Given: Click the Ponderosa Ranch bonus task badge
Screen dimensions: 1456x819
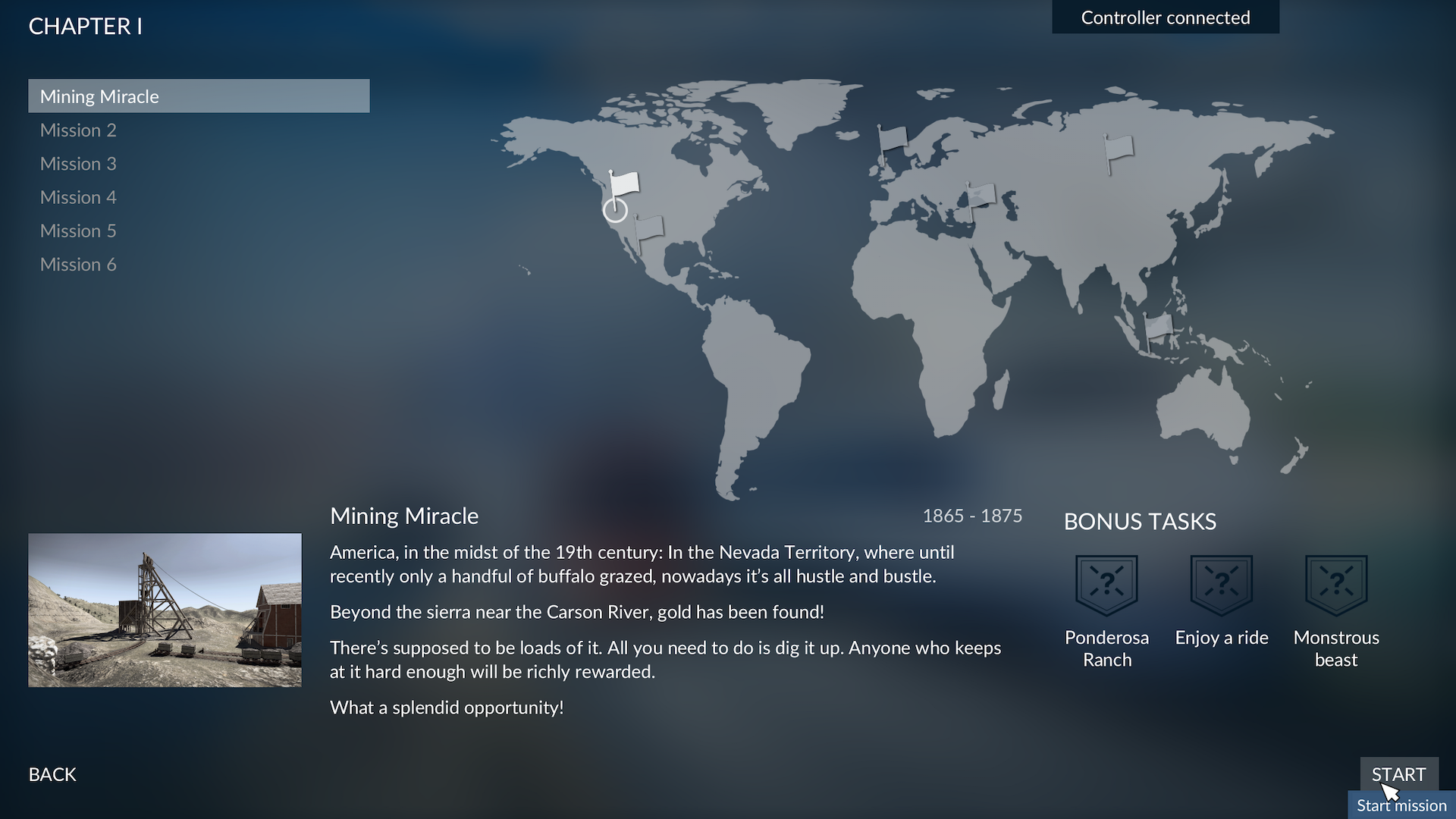Looking at the screenshot, I should pos(1106,585).
